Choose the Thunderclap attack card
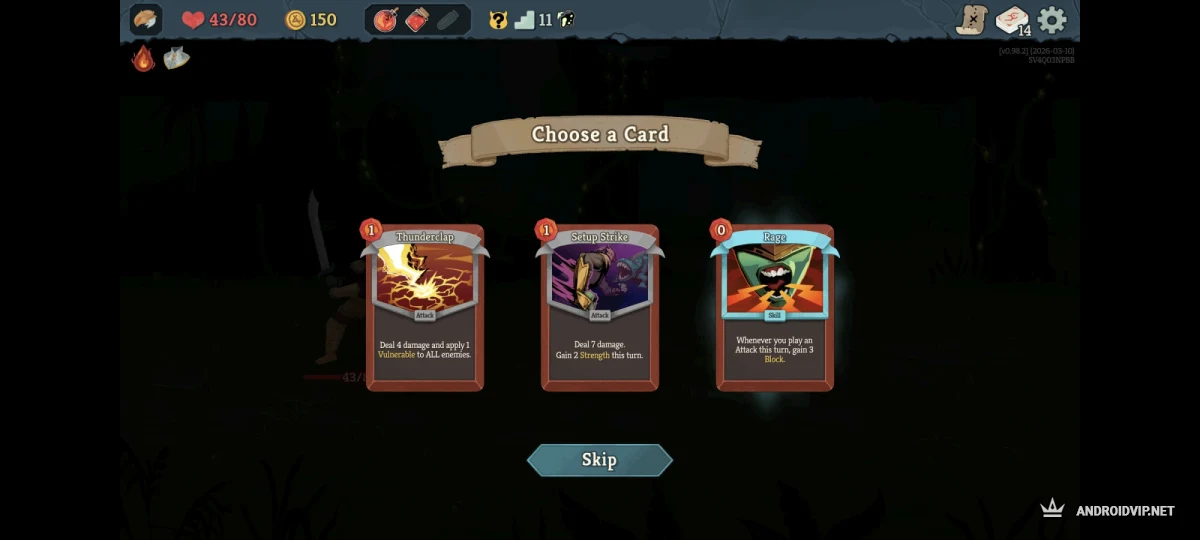 pos(425,308)
